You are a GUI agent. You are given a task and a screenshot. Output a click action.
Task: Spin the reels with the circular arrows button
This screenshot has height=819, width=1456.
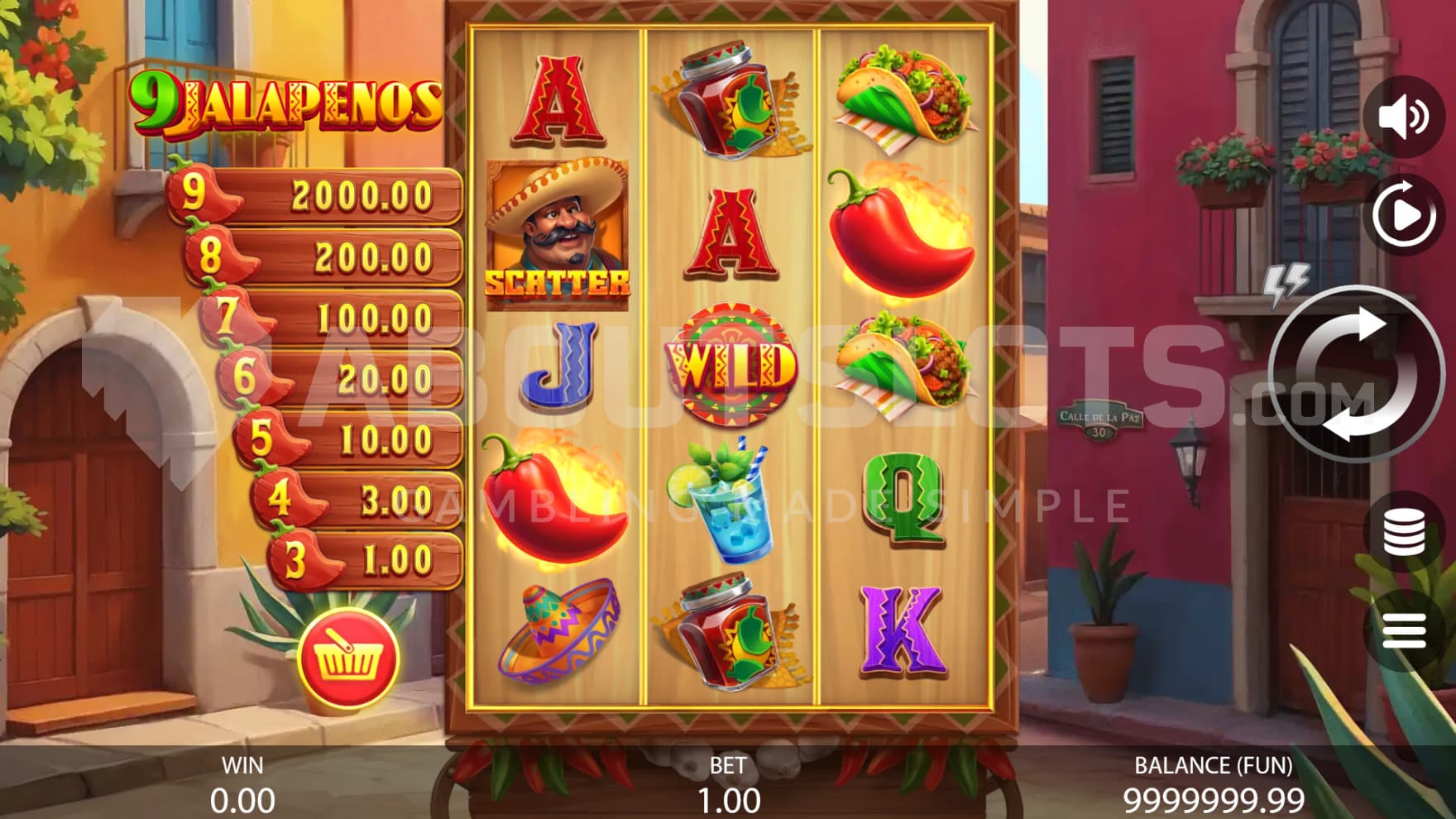point(1355,374)
